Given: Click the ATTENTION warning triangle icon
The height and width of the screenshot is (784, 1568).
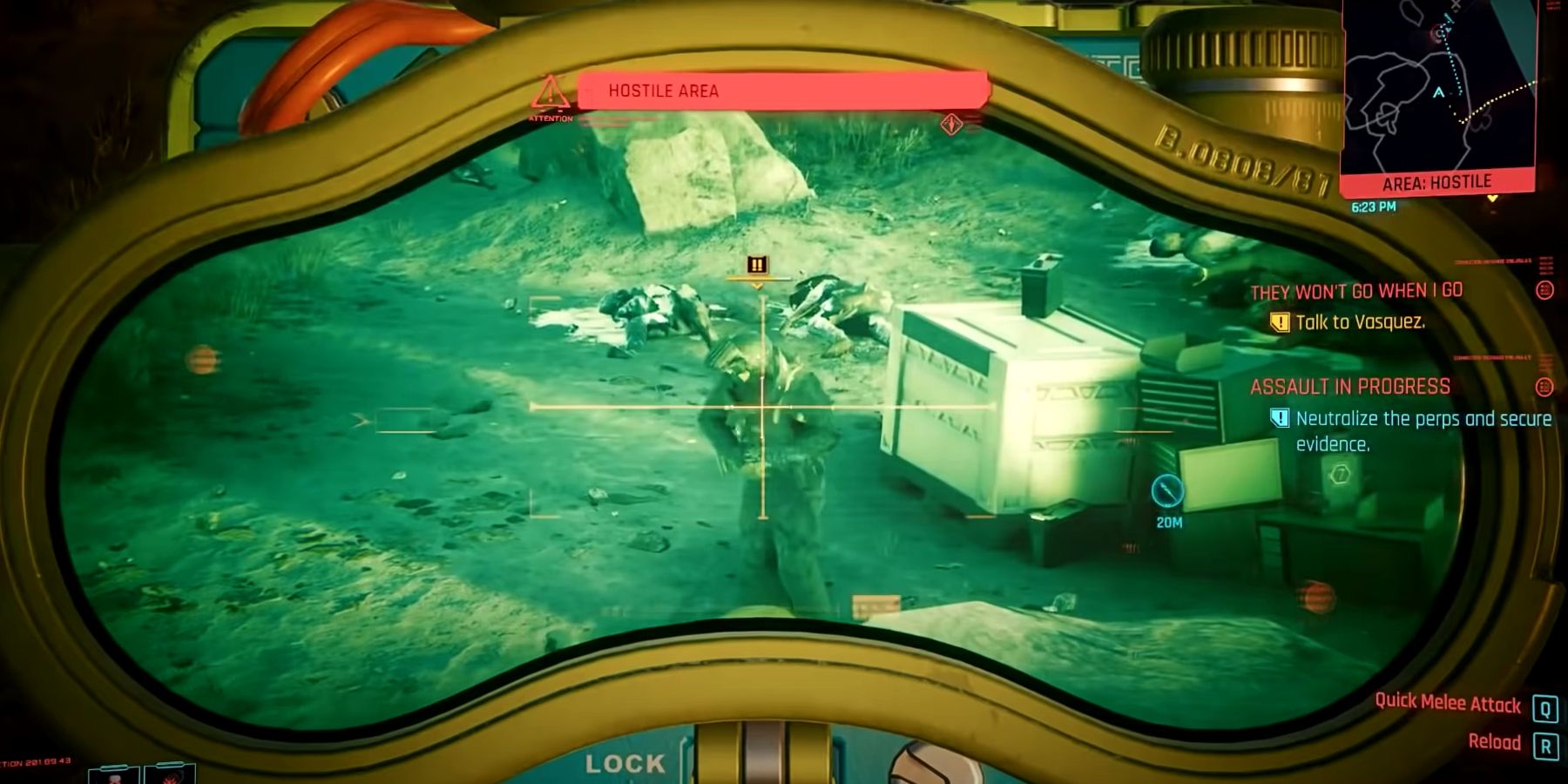Looking at the screenshot, I should click(x=550, y=95).
